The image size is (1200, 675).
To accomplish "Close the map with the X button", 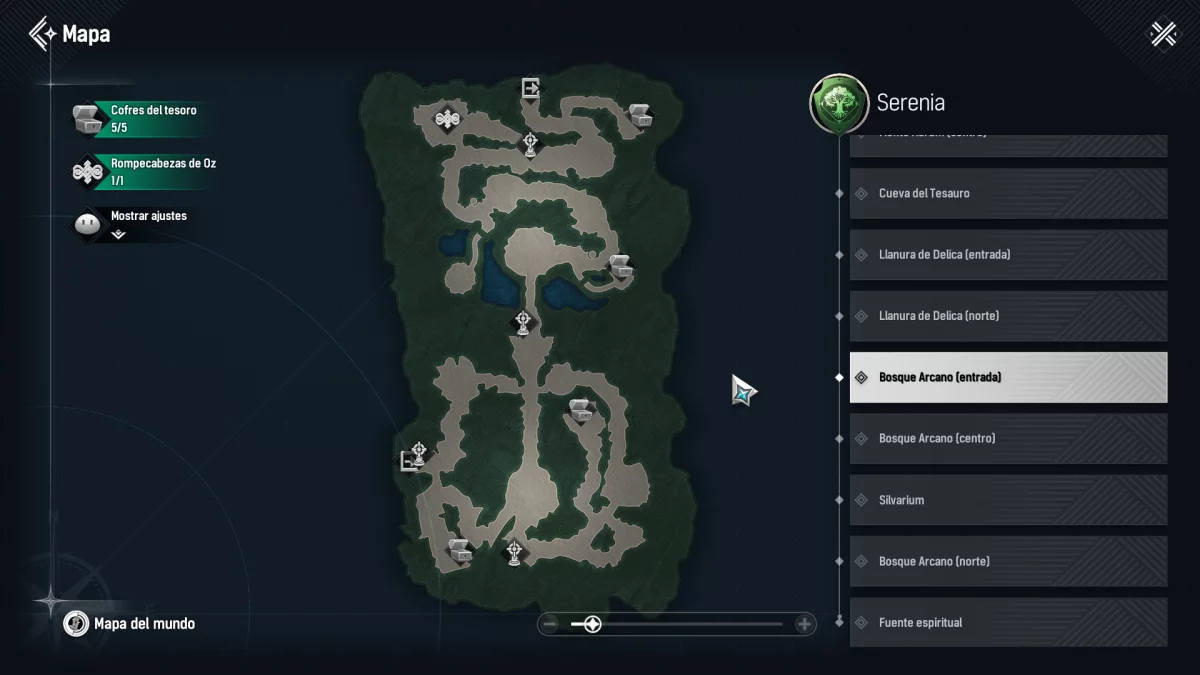I will click(x=1163, y=34).
